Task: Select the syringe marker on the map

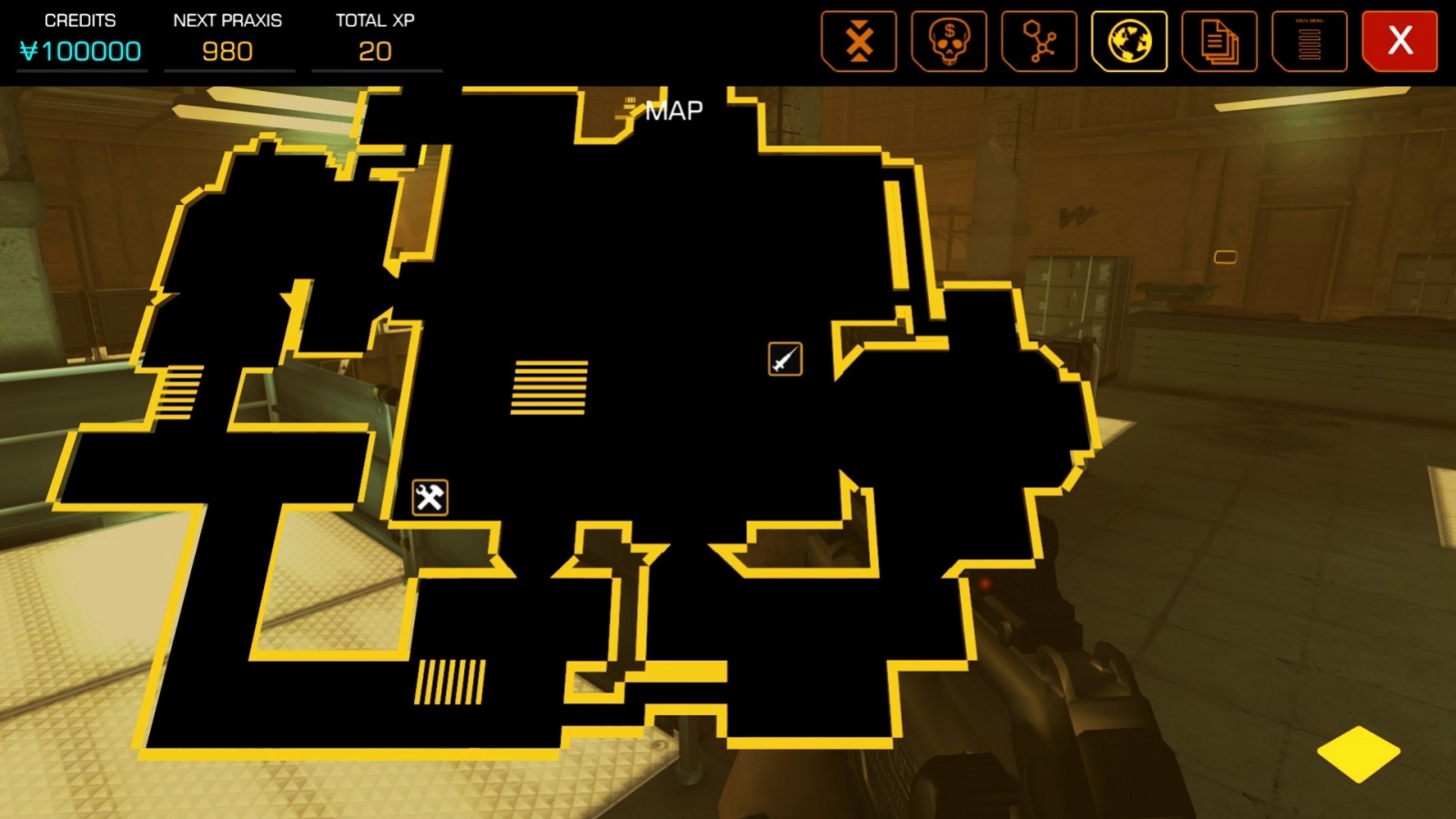Action: [784, 357]
